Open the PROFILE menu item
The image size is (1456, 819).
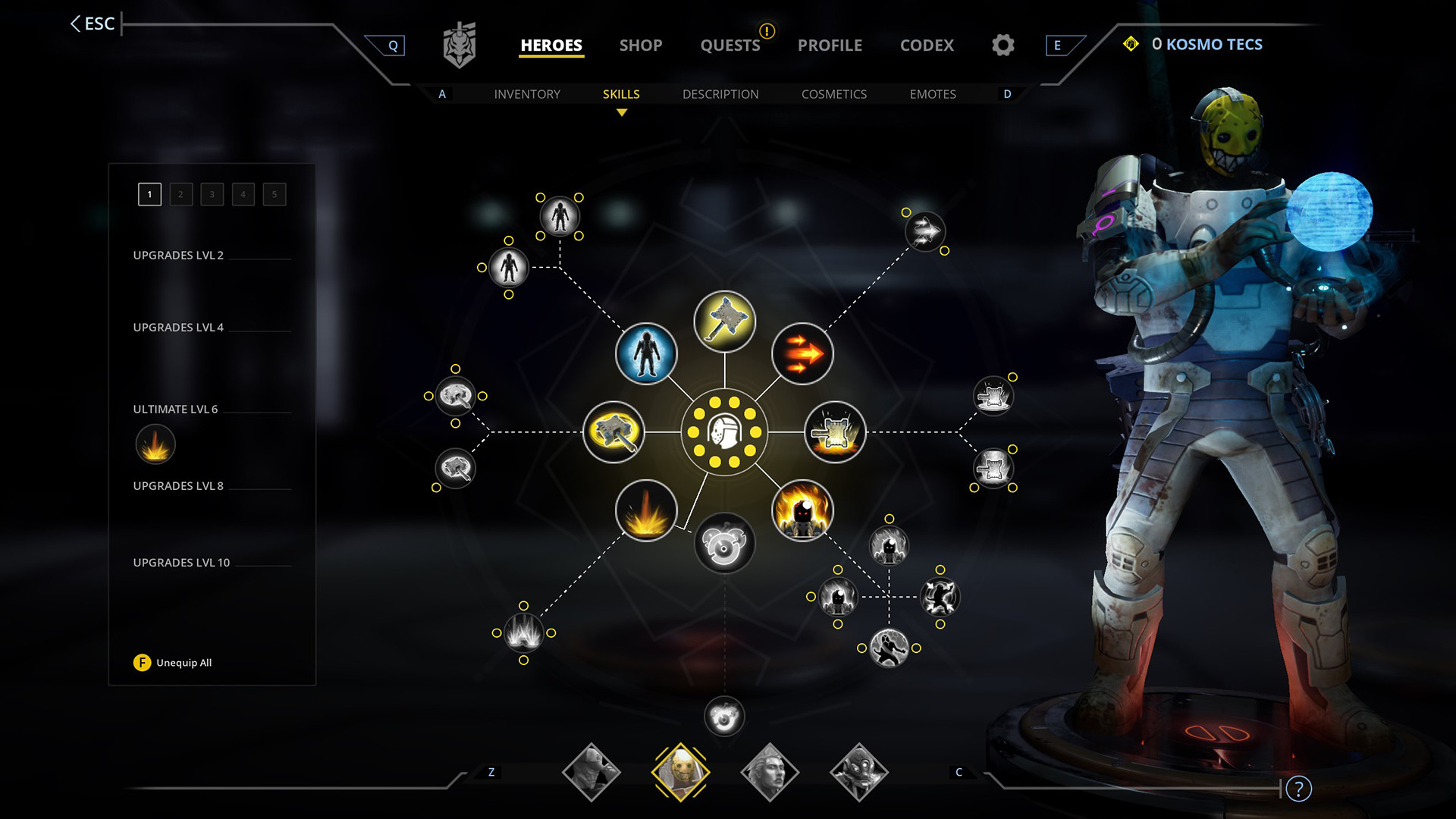click(829, 45)
